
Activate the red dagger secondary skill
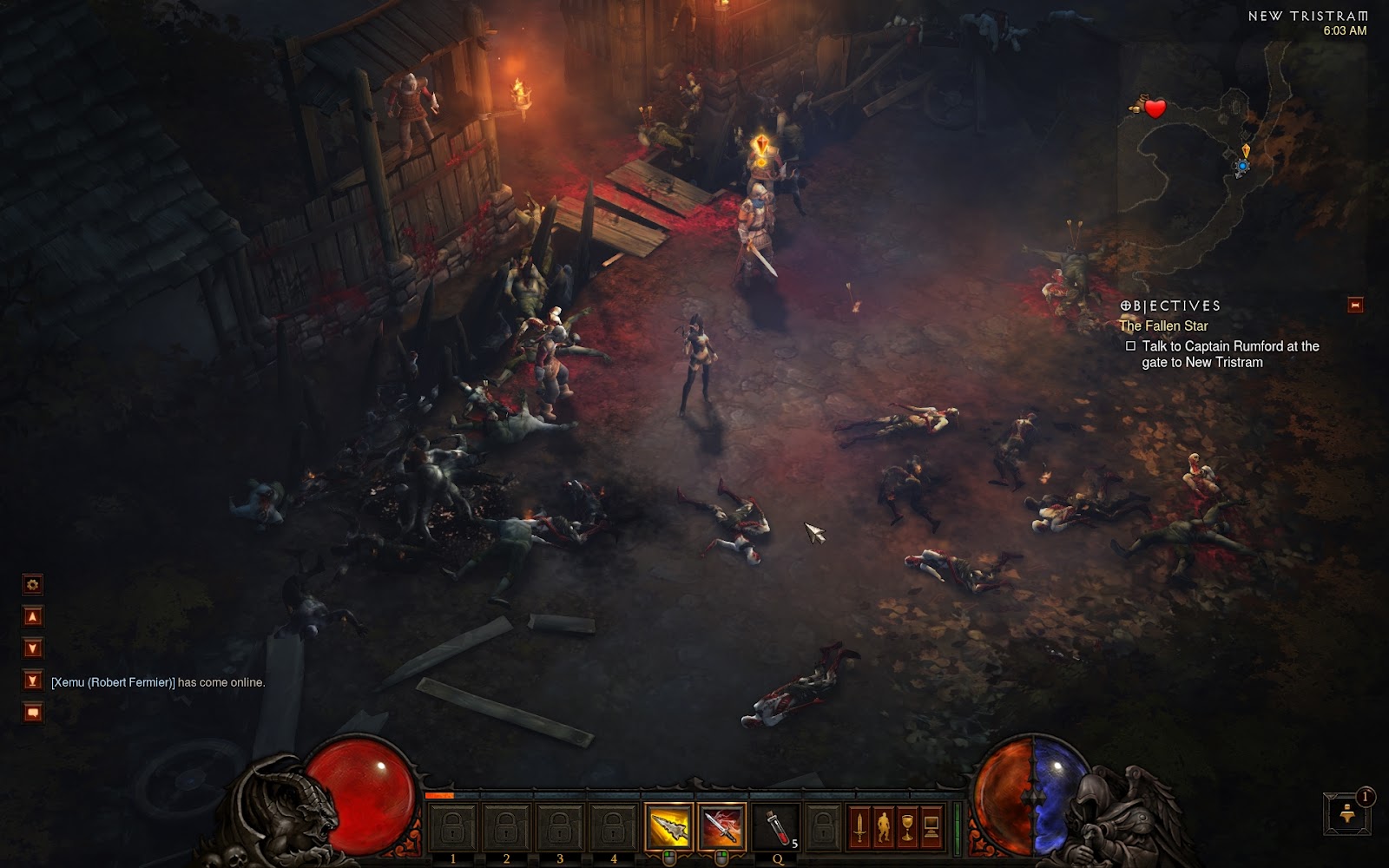[721, 826]
